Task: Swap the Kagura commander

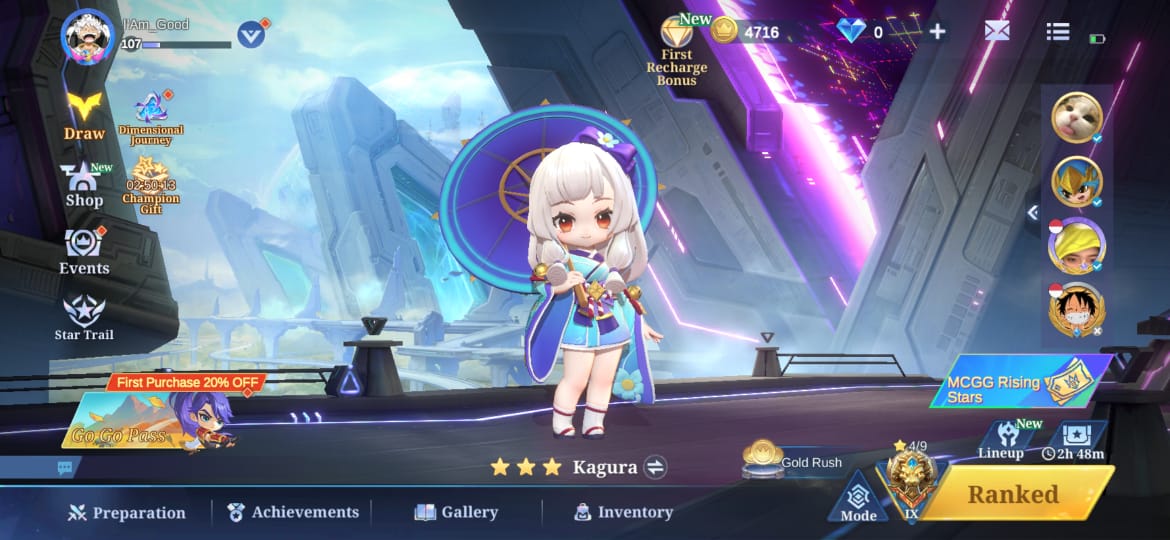Action: 656,467
